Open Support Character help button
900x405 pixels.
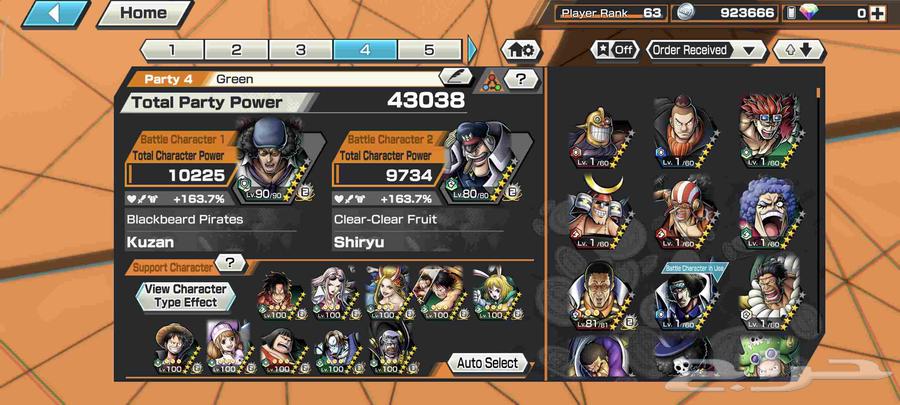[x=231, y=263]
